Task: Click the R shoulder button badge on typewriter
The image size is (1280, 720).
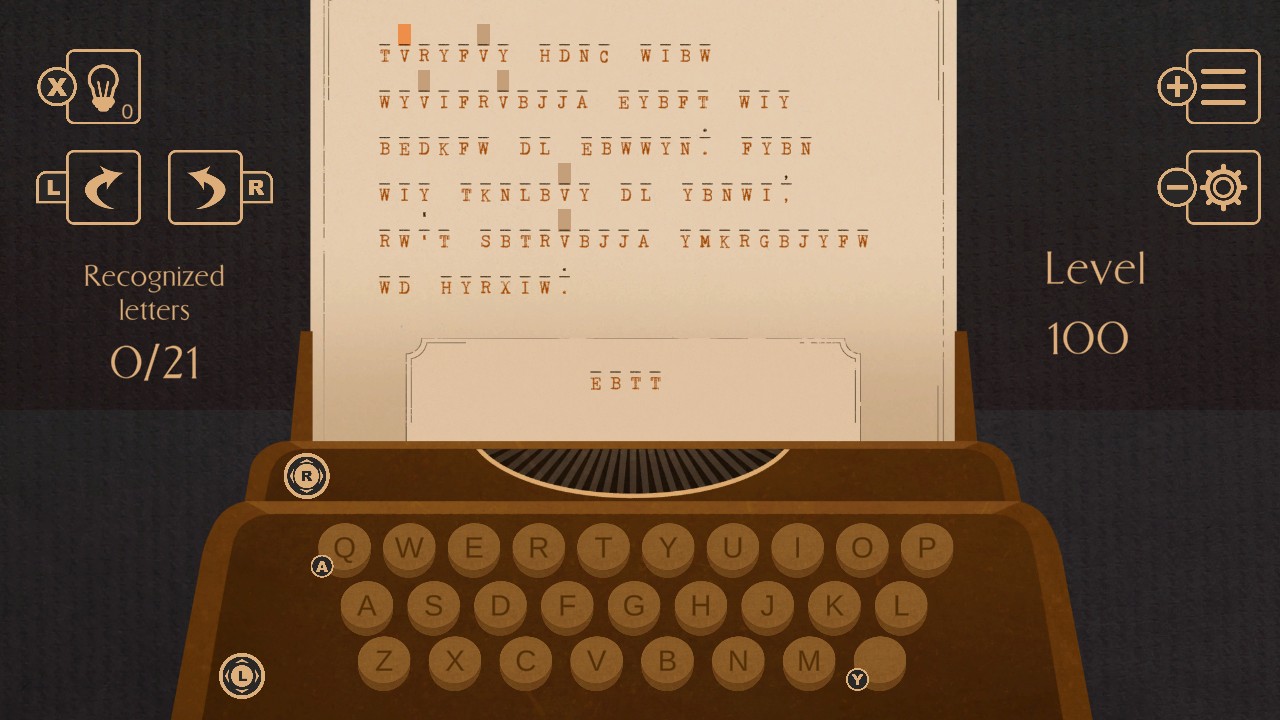Action: coord(307,477)
